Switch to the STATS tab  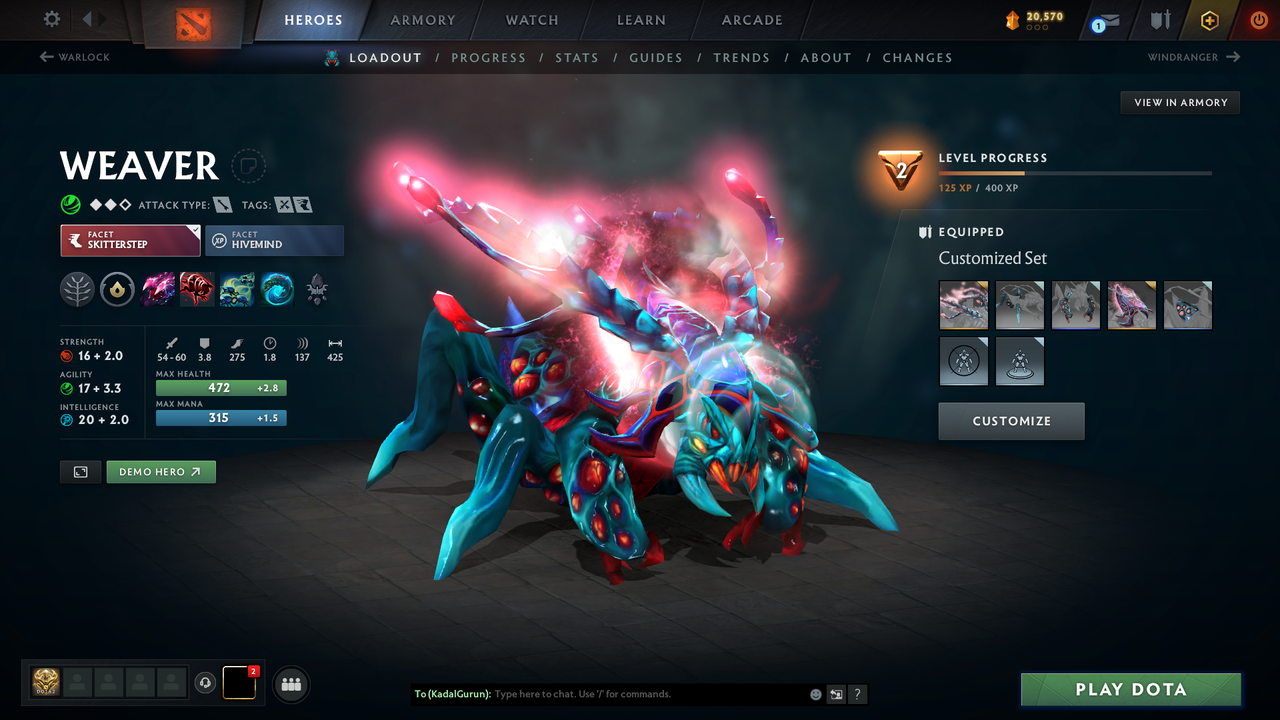pyautogui.click(x=577, y=57)
